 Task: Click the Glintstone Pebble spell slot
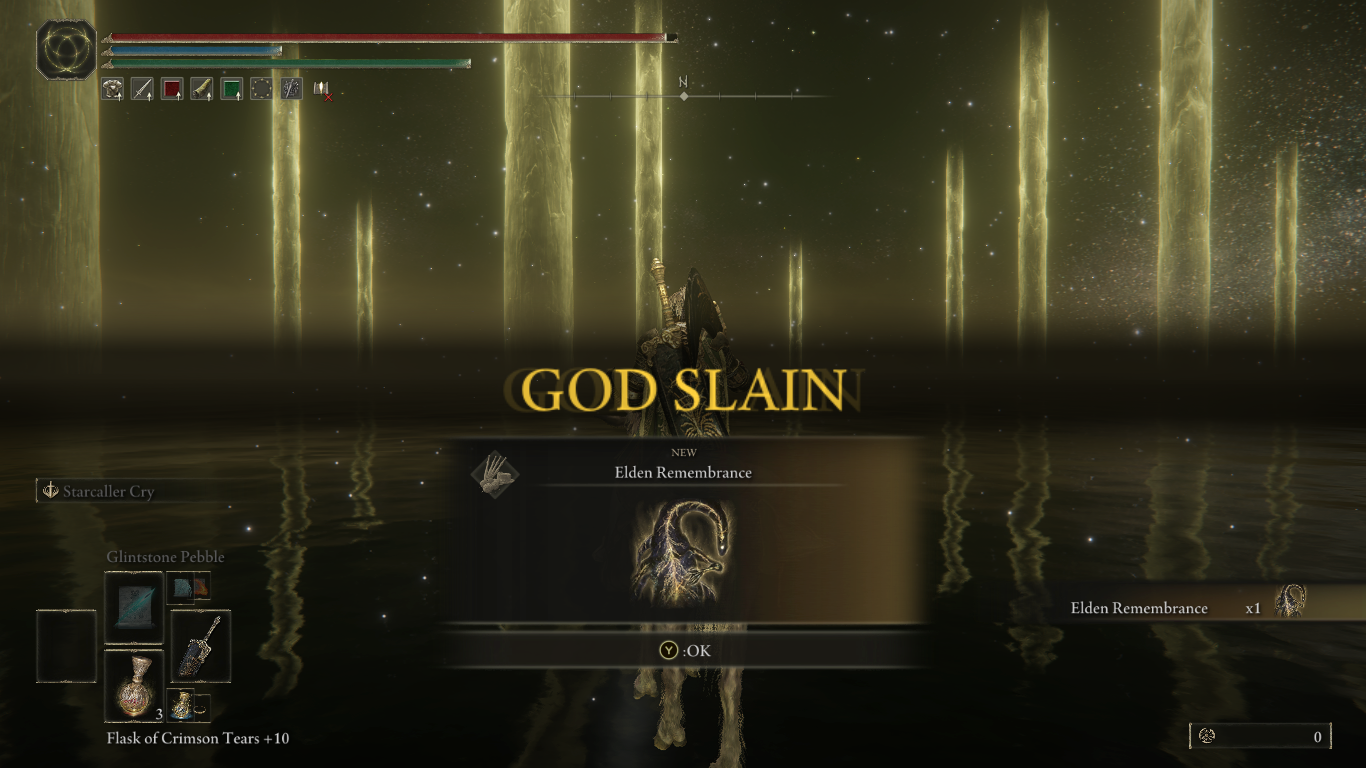point(135,608)
